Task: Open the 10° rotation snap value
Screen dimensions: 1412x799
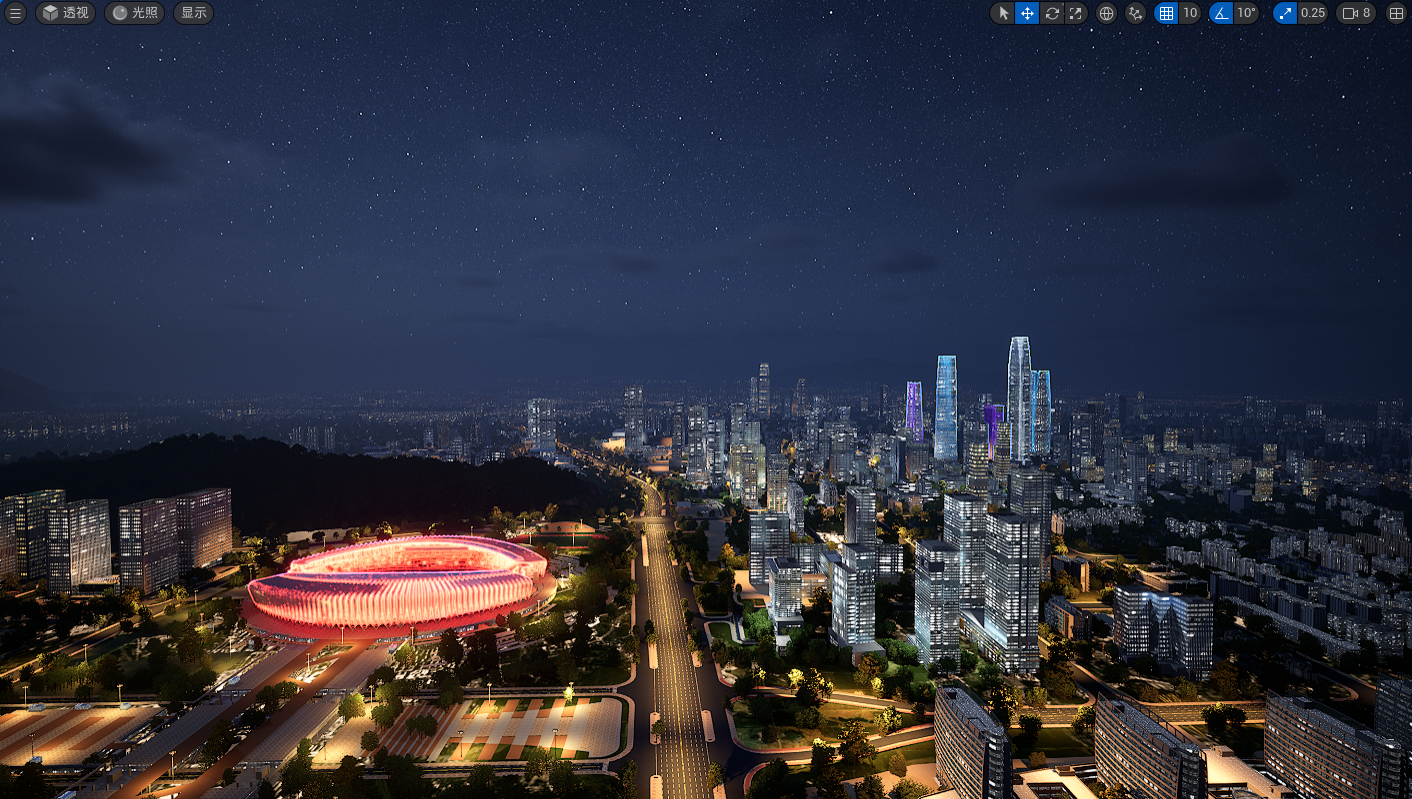Action: pyautogui.click(x=1246, y=13)
